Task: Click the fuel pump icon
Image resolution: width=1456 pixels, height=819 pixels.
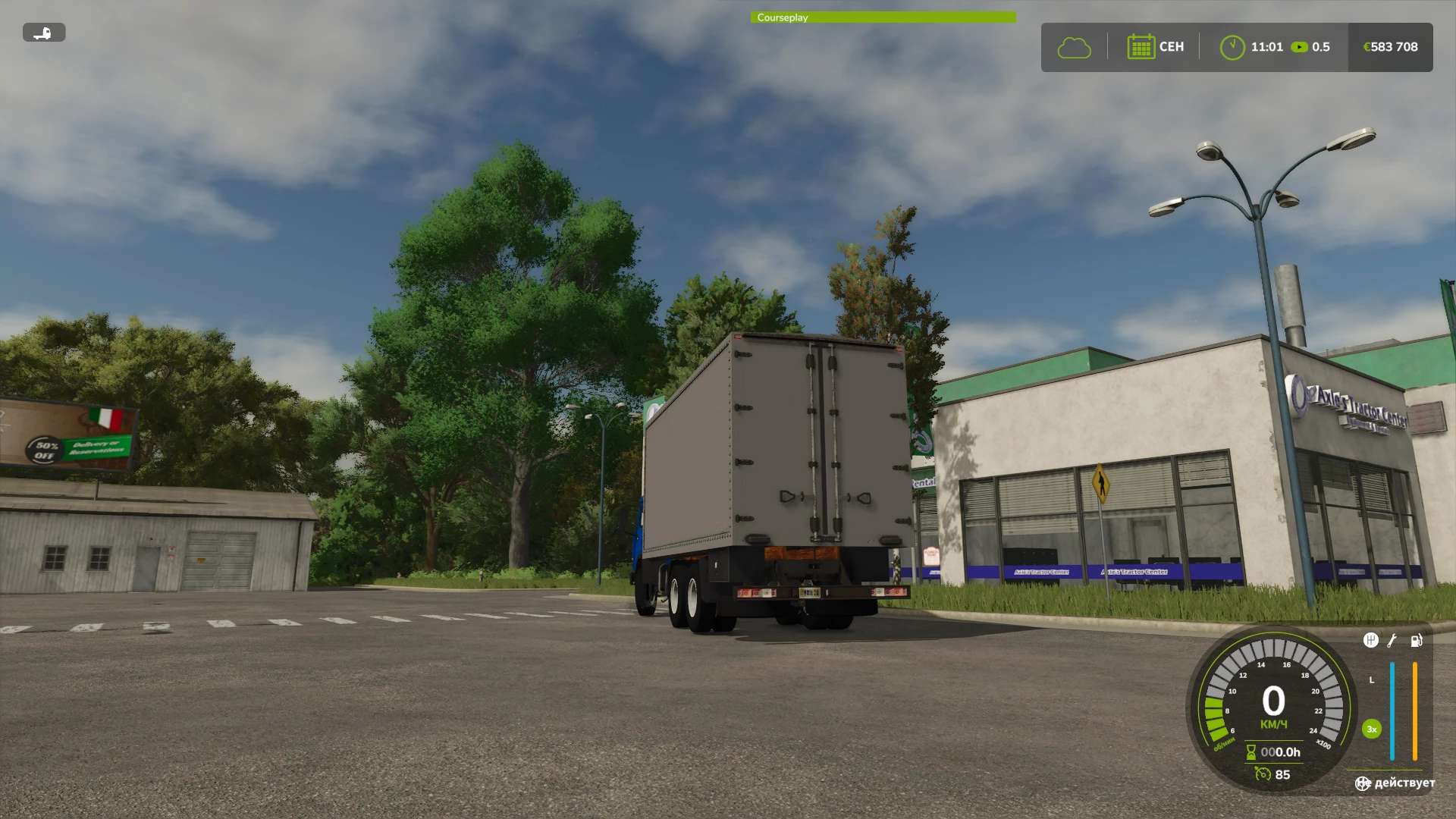Action: point(1416,641)
